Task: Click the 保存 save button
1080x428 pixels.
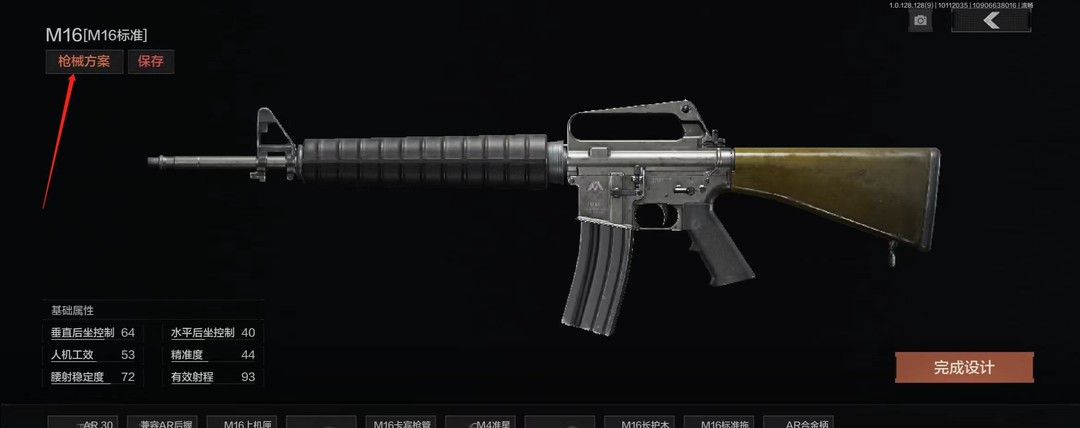Action: coord(151,62)
